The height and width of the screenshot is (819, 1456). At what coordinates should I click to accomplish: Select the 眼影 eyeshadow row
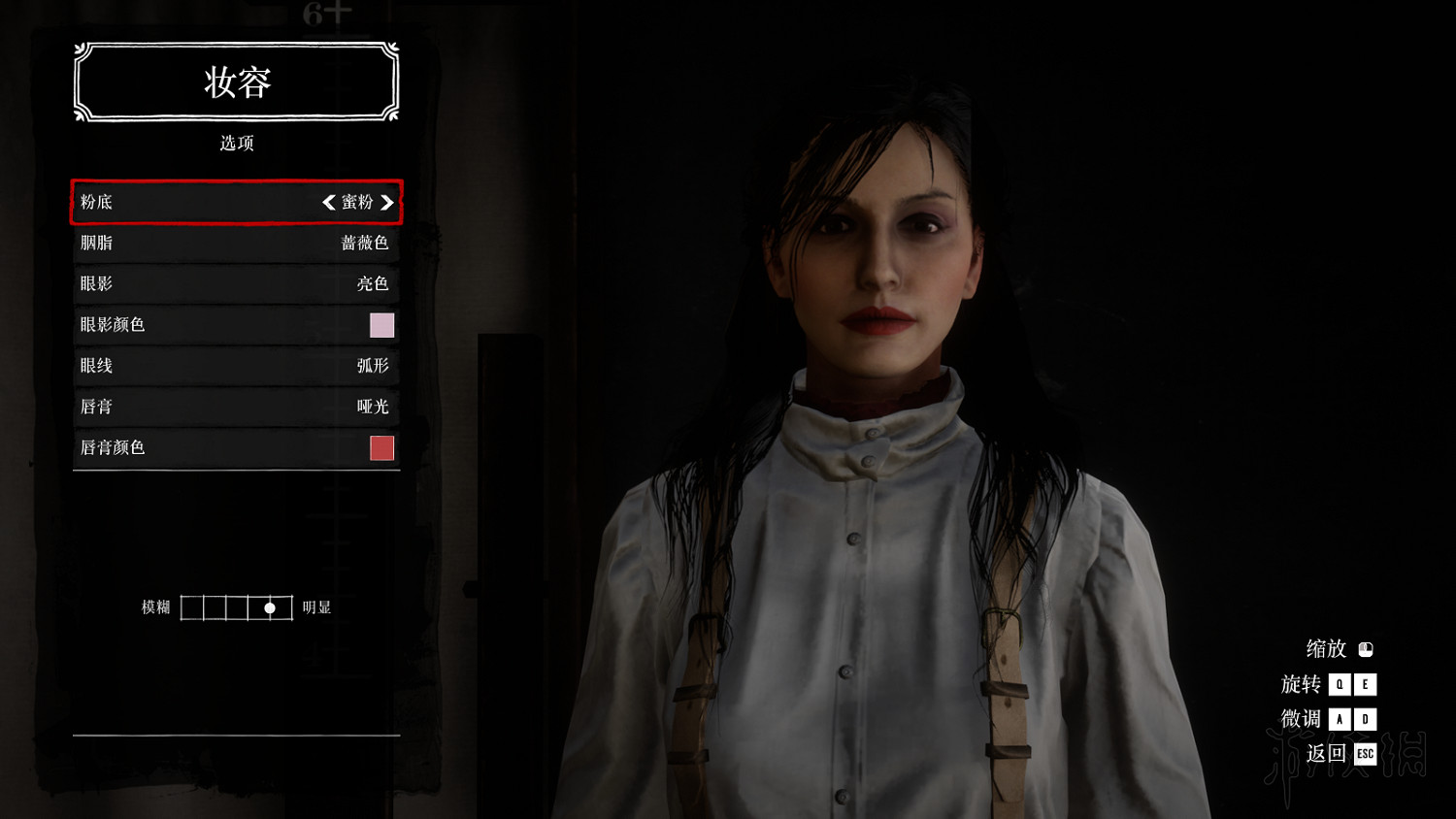pos(236,283)
